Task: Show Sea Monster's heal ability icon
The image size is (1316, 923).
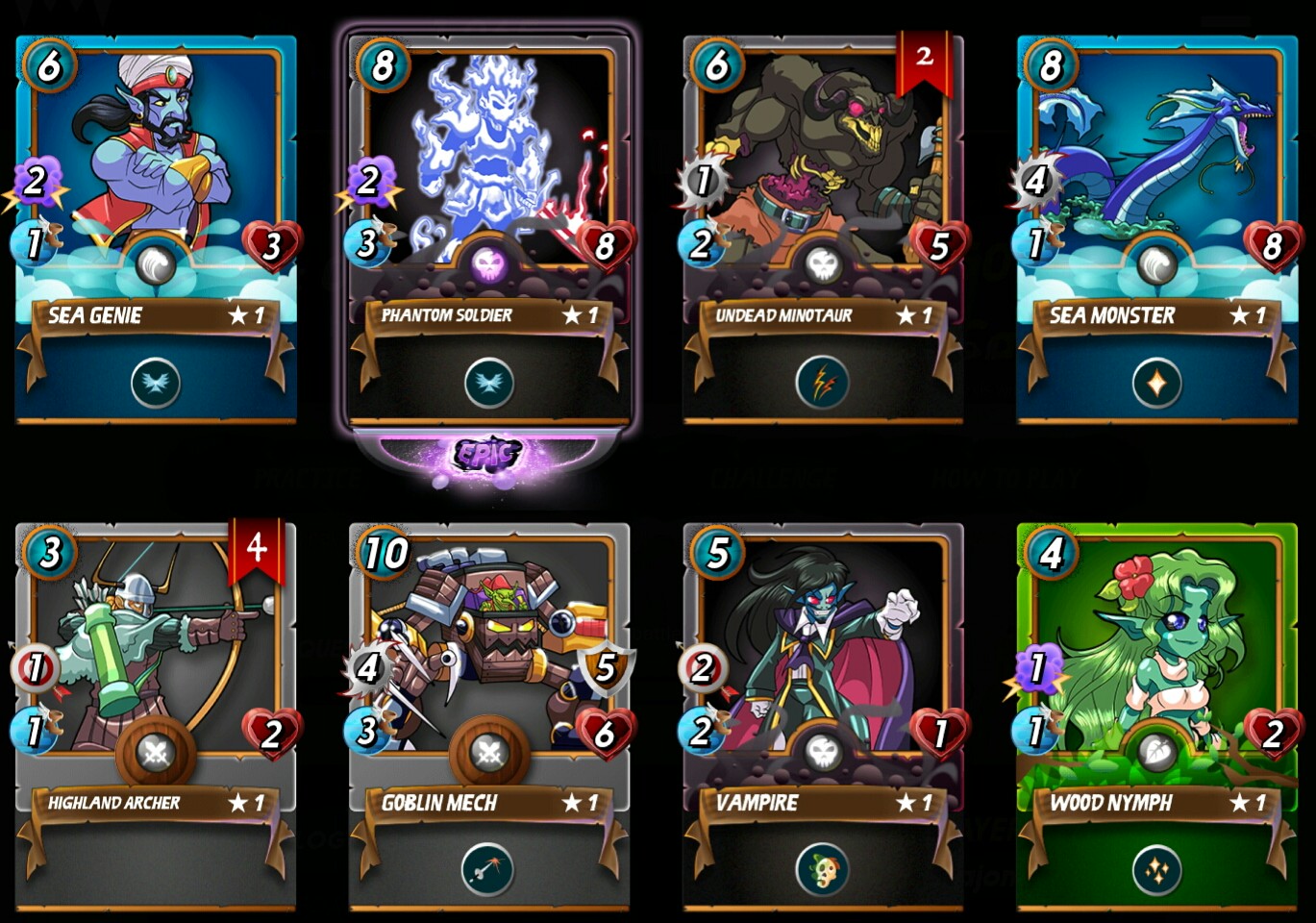Action: [1156, 383]
